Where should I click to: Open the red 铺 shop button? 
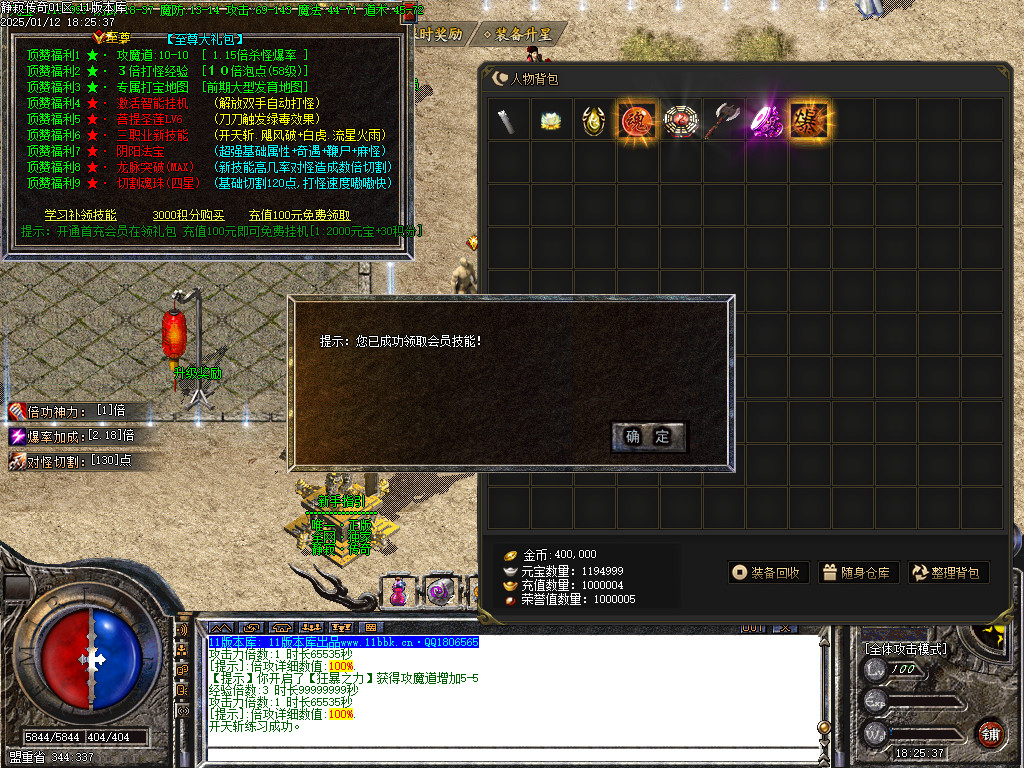tap(990, 732)
